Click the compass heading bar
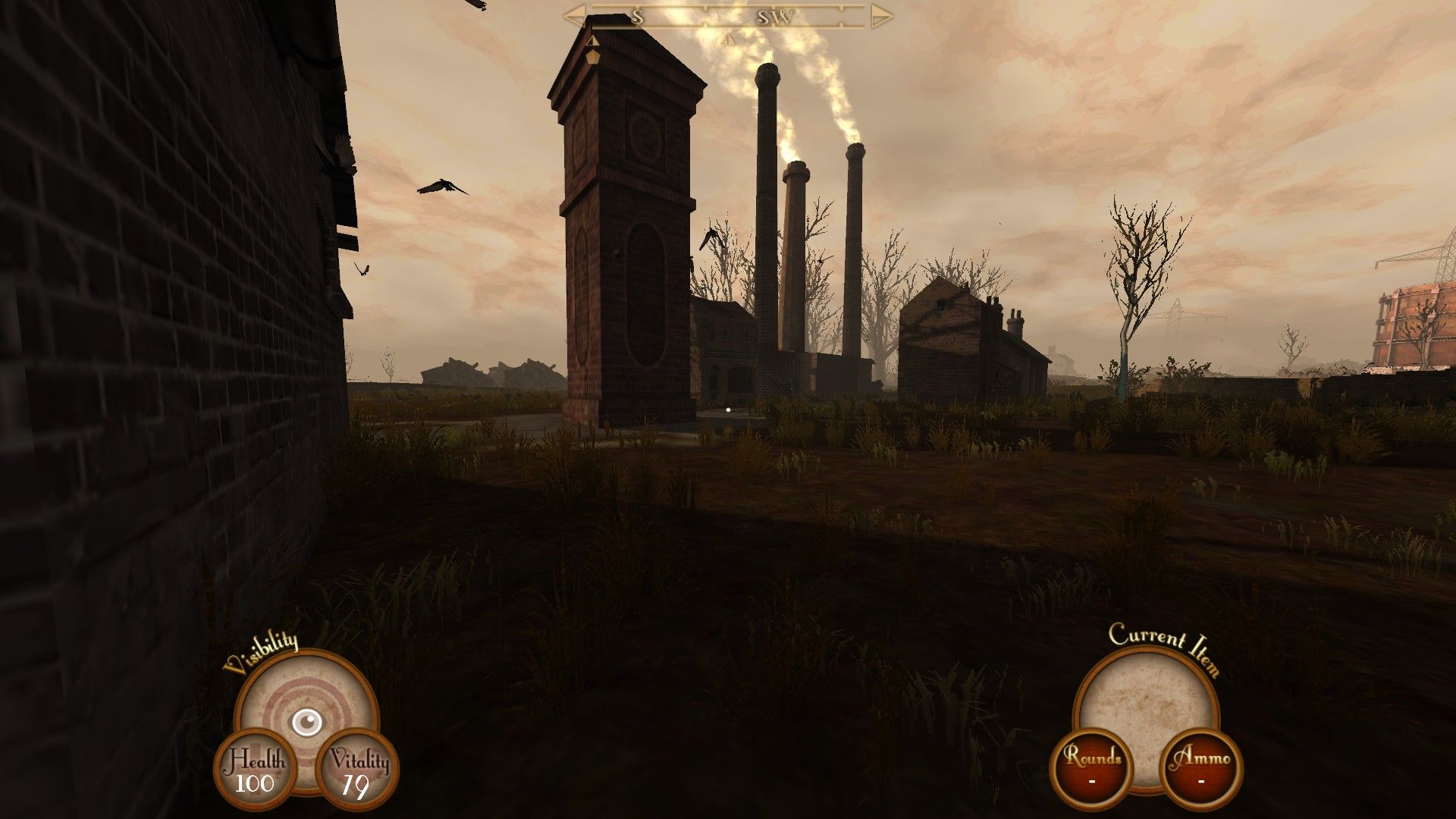Screen dimensions: 1456x819 tap(728, 17)
